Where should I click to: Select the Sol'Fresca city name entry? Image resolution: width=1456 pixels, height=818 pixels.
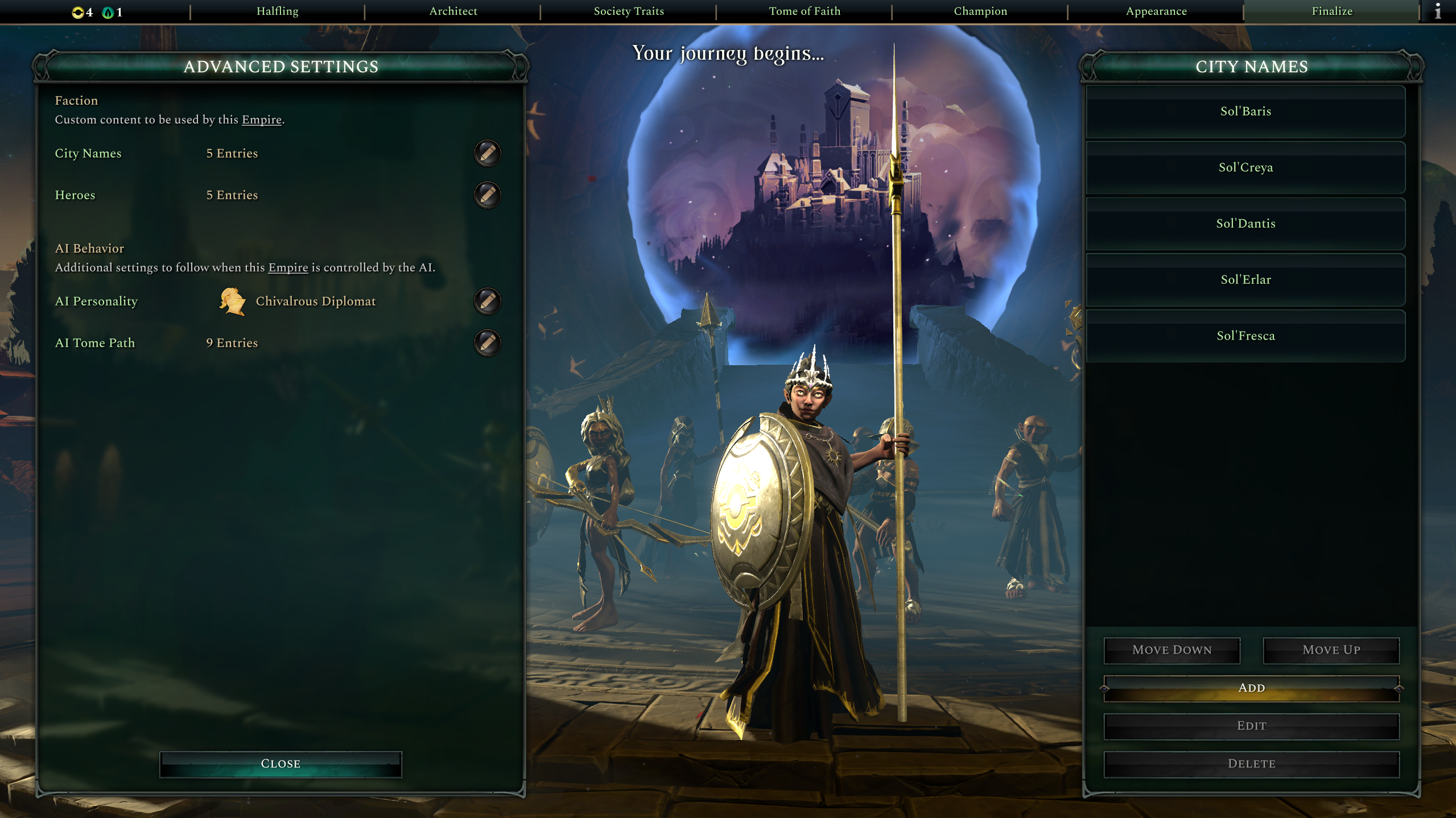[x=1245, y=336]
